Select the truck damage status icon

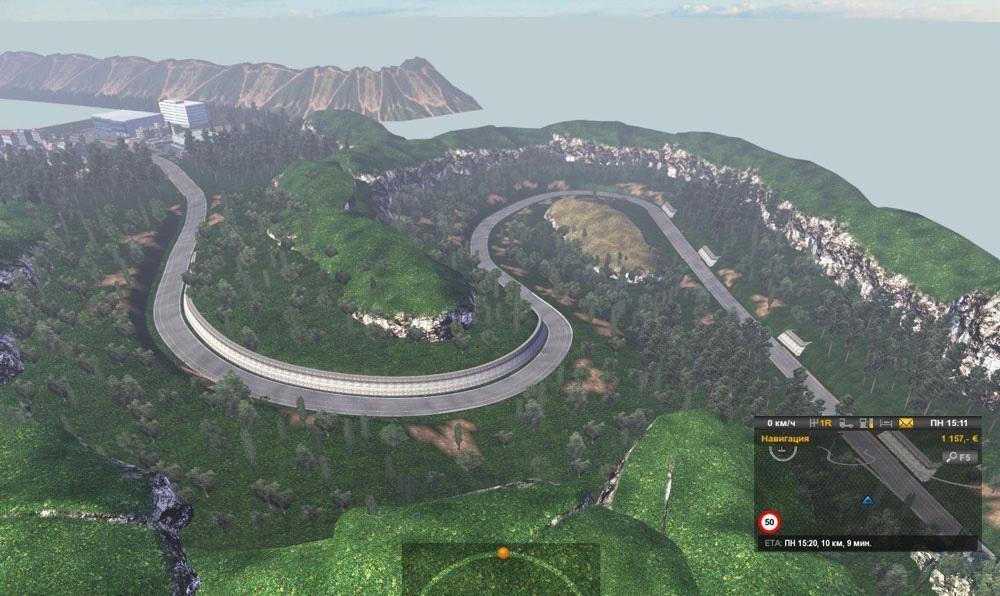[847, 424]
